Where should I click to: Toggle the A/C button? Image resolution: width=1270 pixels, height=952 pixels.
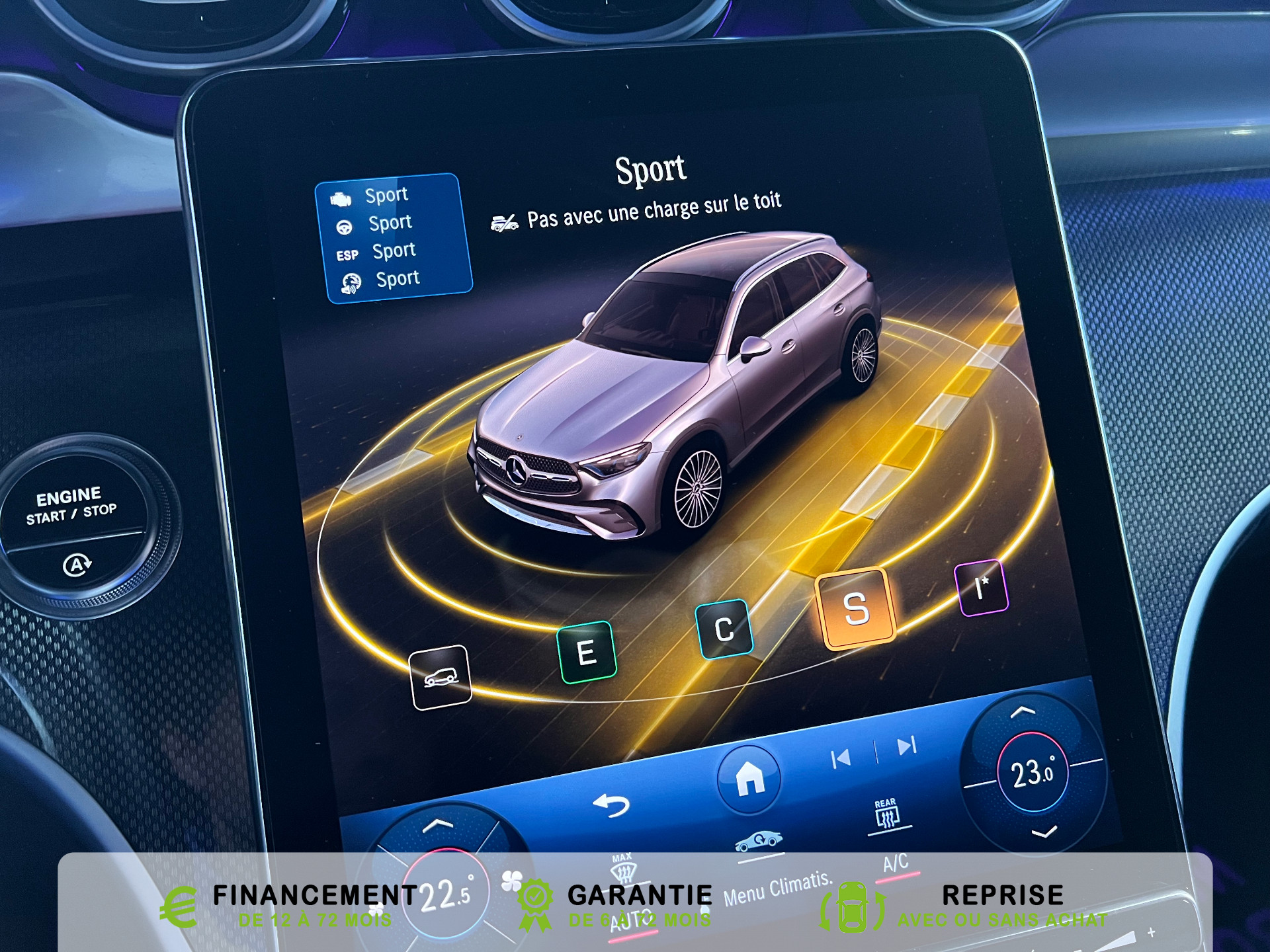click(x=896, y=863)
